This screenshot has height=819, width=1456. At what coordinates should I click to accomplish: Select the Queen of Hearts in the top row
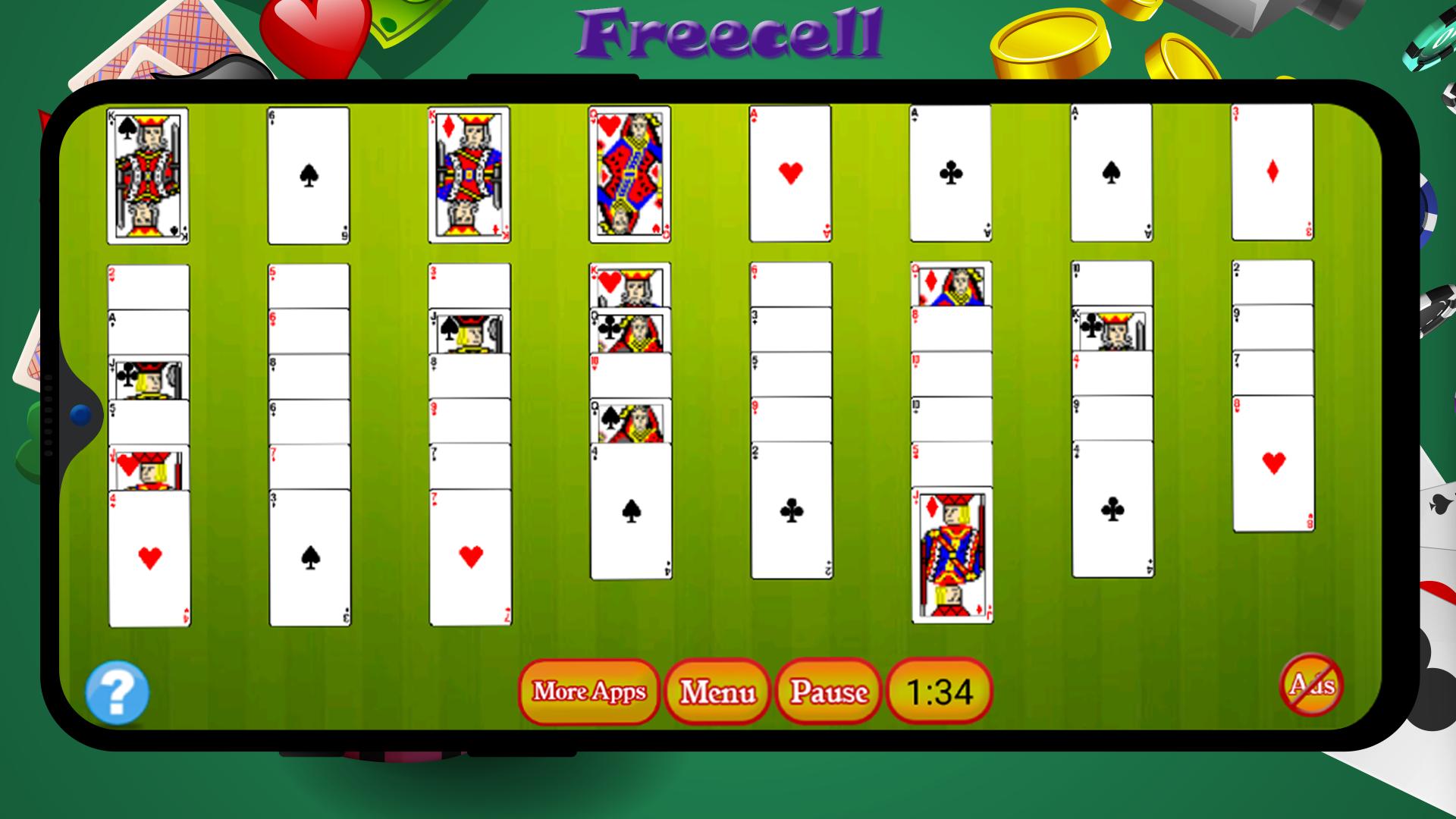click(629, 174)
